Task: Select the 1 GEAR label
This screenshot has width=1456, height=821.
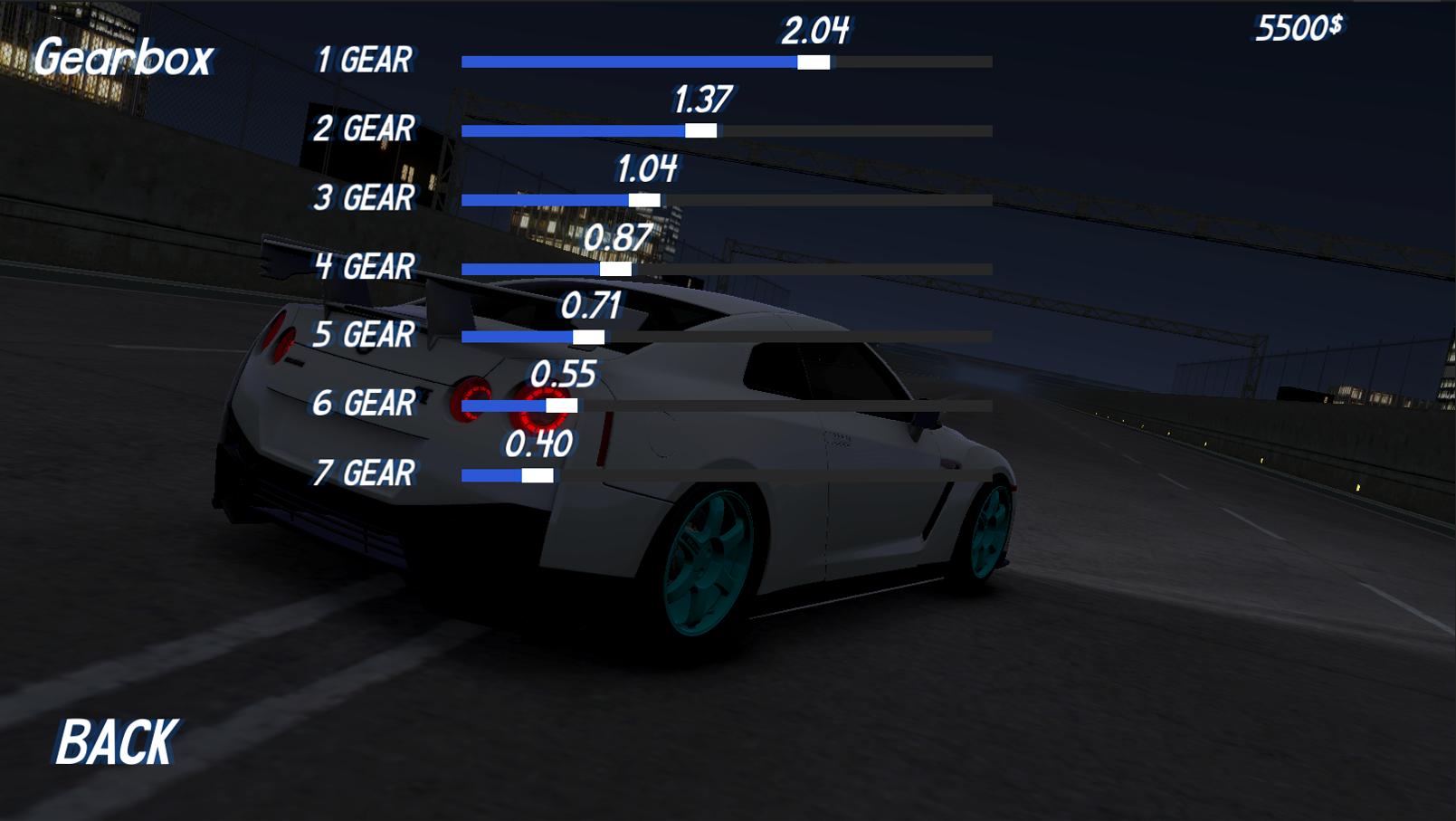Action: (366, 62)
